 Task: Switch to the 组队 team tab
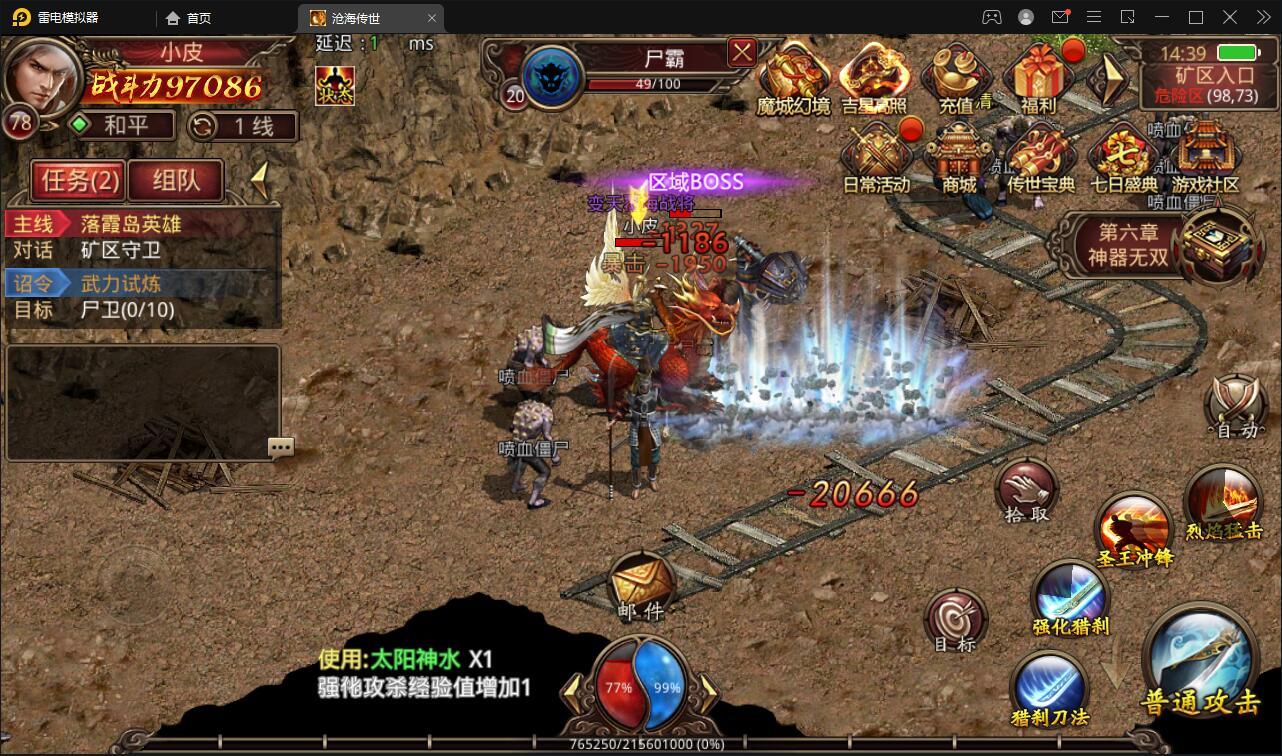[x=176, y=180]
